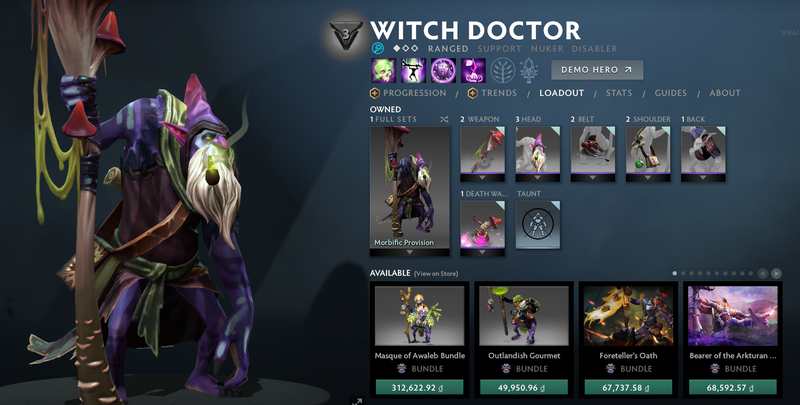View the Foreteller's Oath bundle thumbnail
The image size is (800, 405).
tap(629, 316)
